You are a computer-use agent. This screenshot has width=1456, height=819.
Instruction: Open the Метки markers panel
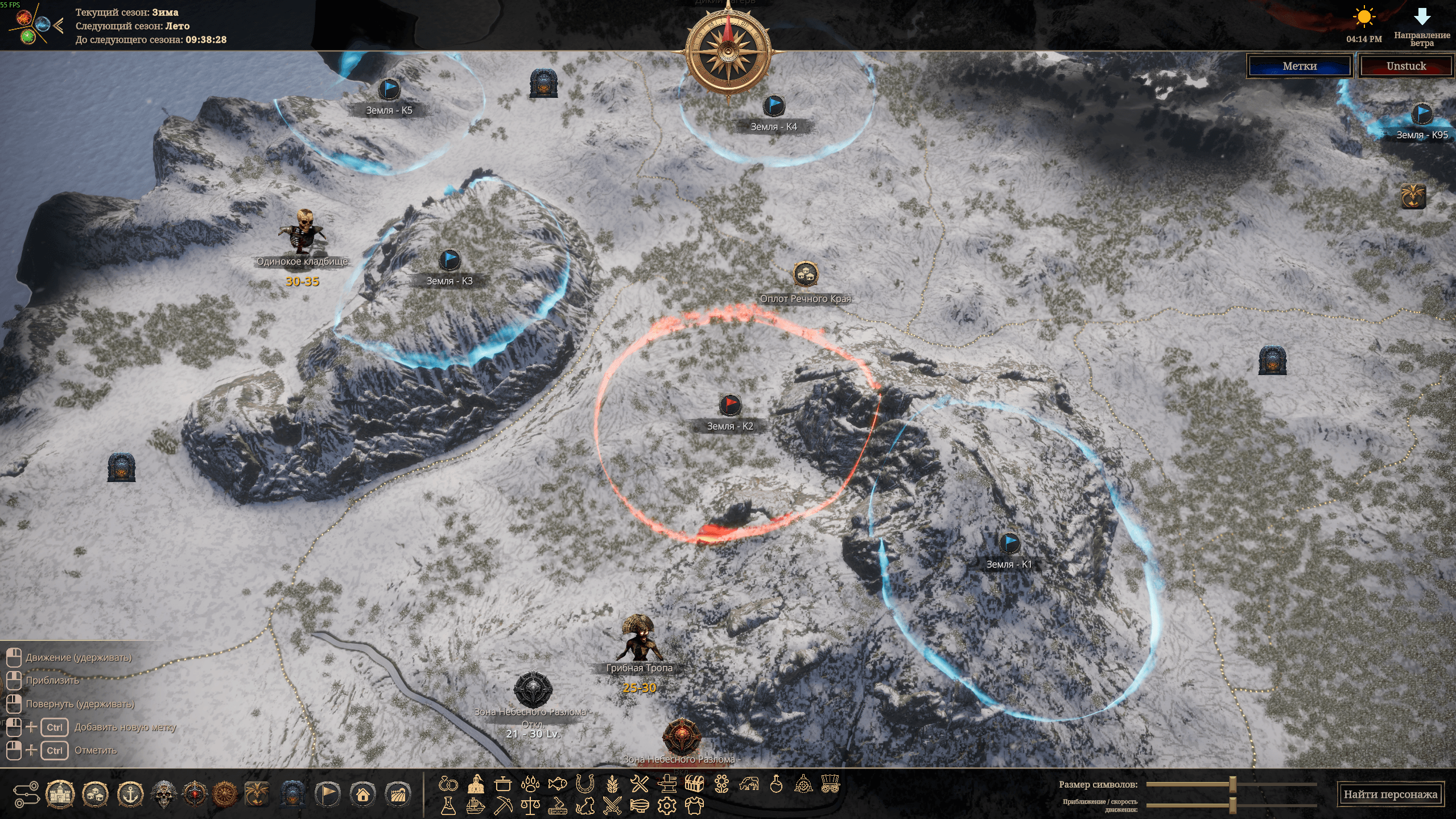1300,66
